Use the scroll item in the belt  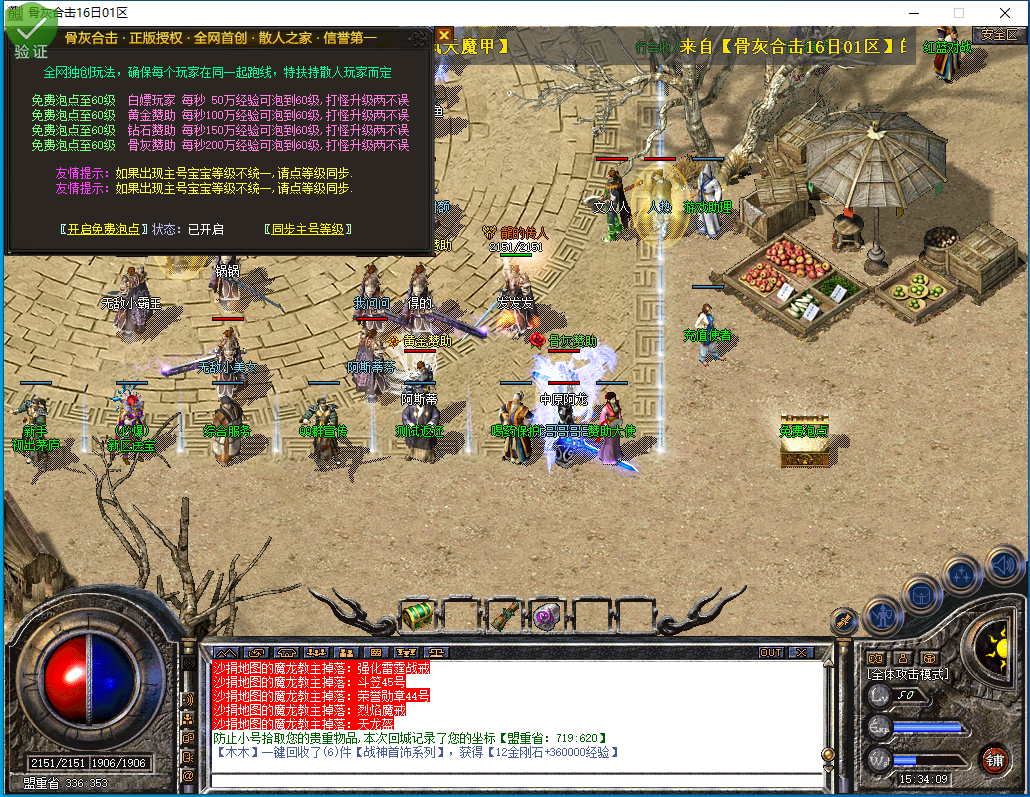[503, 615]
